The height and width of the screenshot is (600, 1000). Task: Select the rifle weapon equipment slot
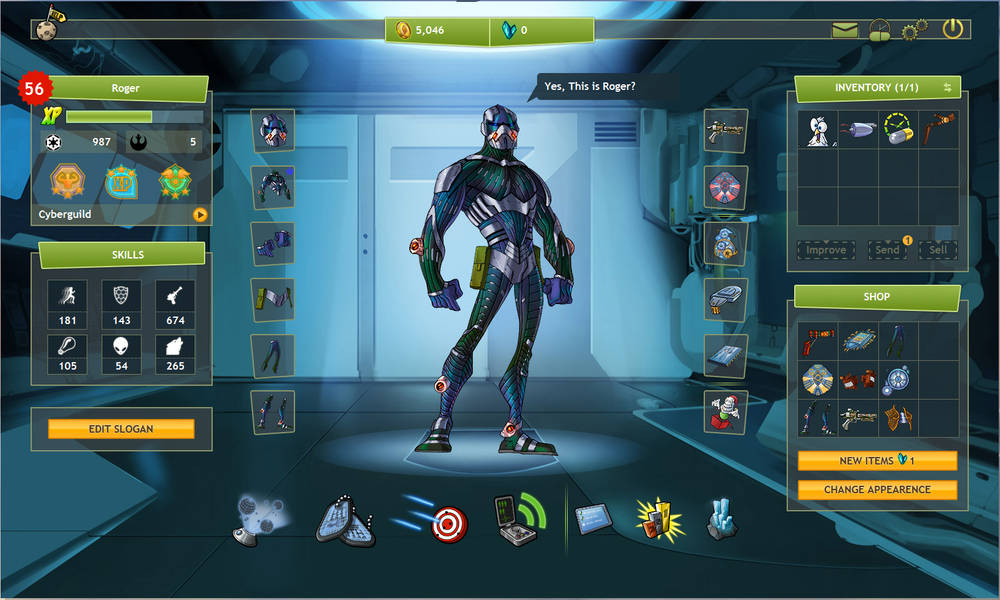[725, 131]
